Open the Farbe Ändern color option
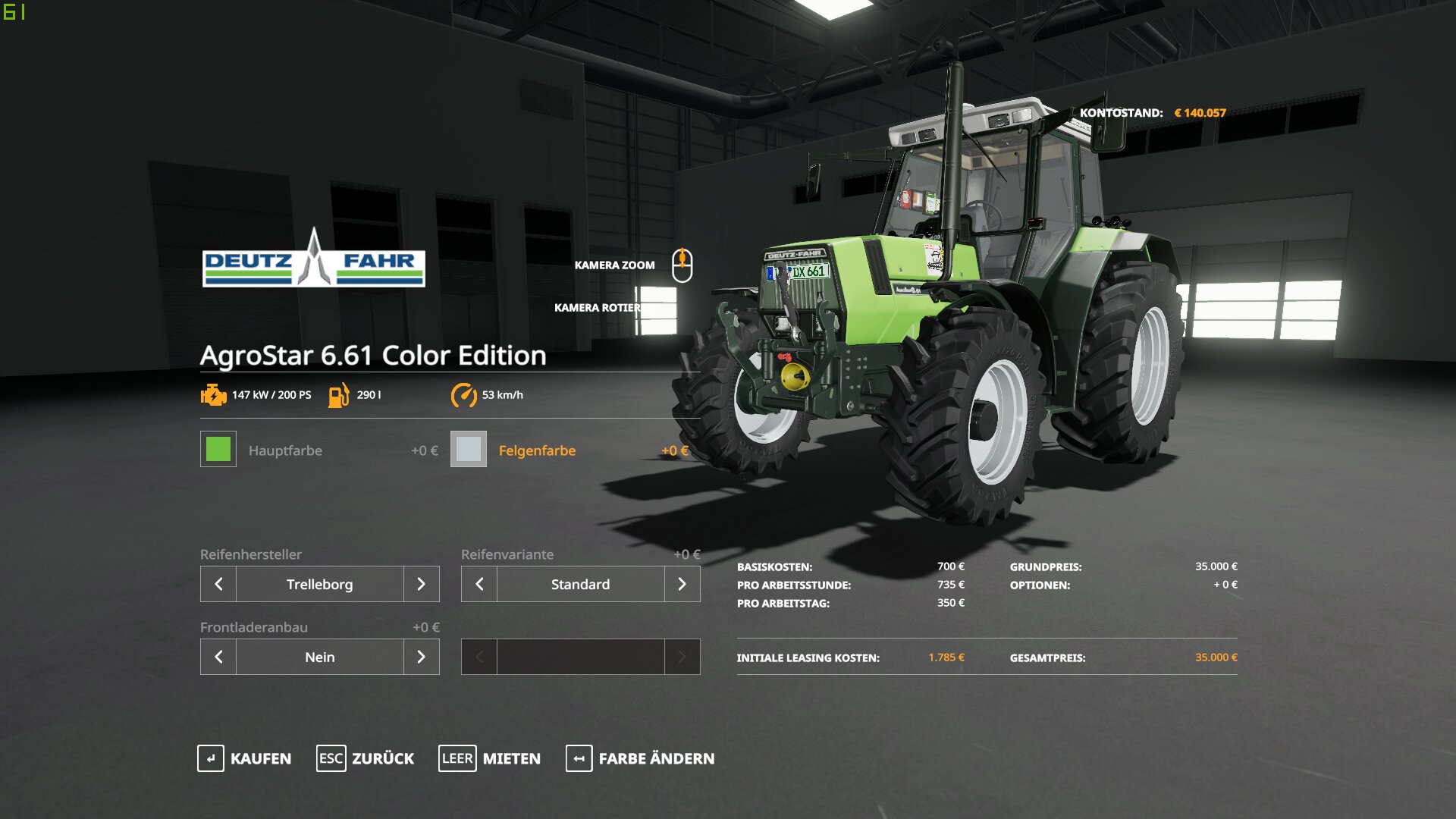The height and width of the screenshot is (819, 1456). (x=640, y=758)
